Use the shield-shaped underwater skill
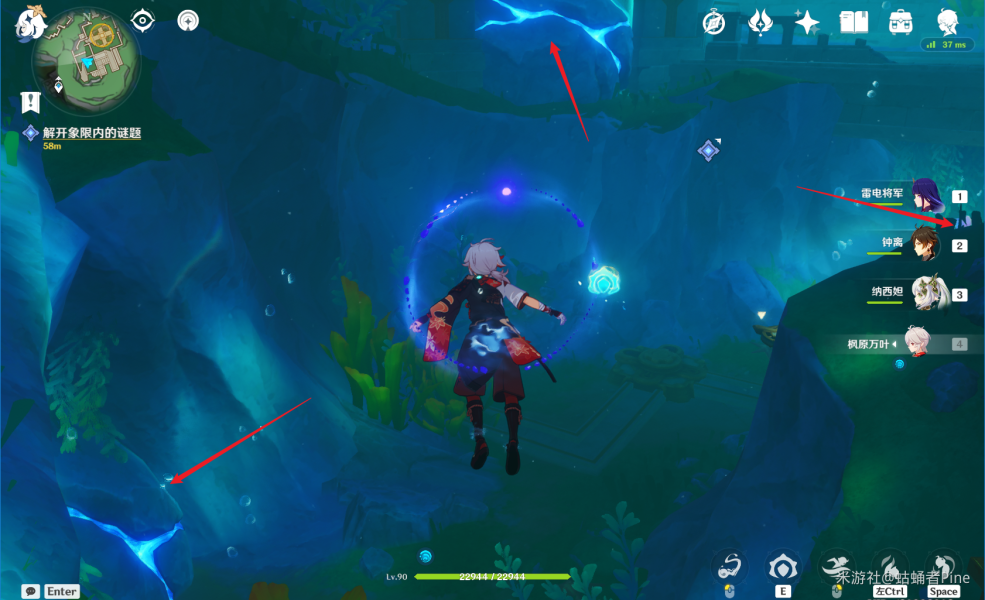Image resolution: width=985 pixels, height=600 pixels. [781, 566]
